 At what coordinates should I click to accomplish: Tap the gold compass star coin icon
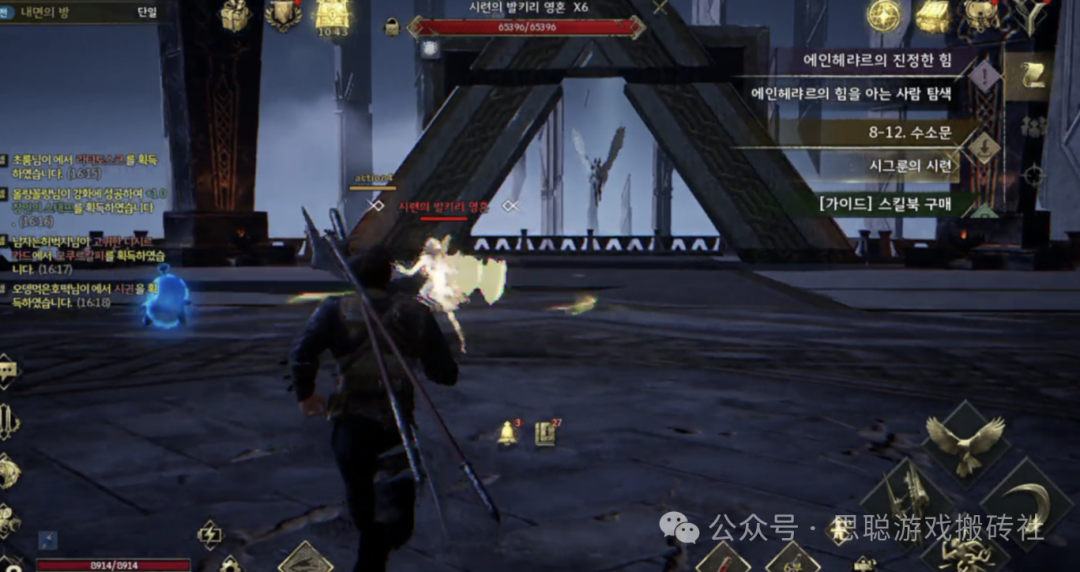[884, 14]
